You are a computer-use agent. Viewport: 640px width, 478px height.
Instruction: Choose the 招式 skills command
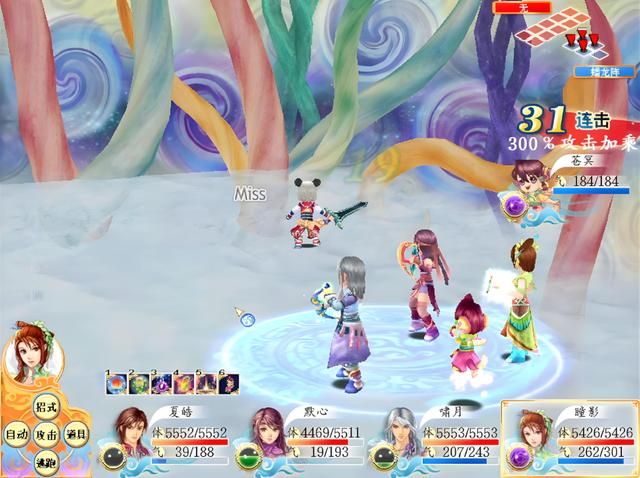[45, 408]
